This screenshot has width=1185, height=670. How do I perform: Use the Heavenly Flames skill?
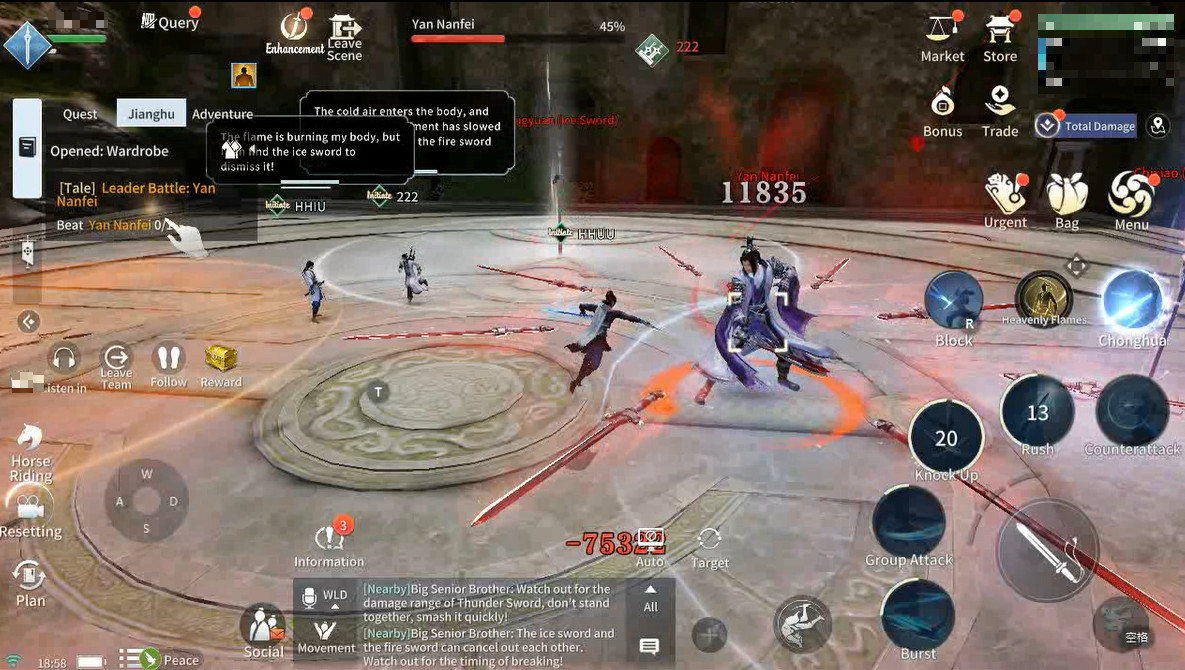point(1044,297)
